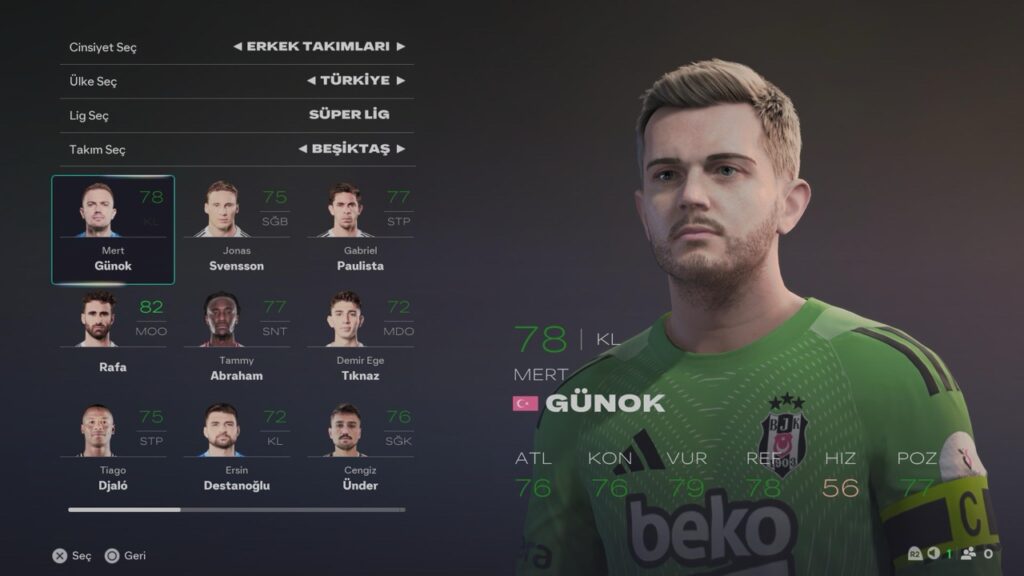Viewport: 1024px width, 576px height.
Task: Pick Tiago Djaló's player card
Action: (x=113, y=447)
